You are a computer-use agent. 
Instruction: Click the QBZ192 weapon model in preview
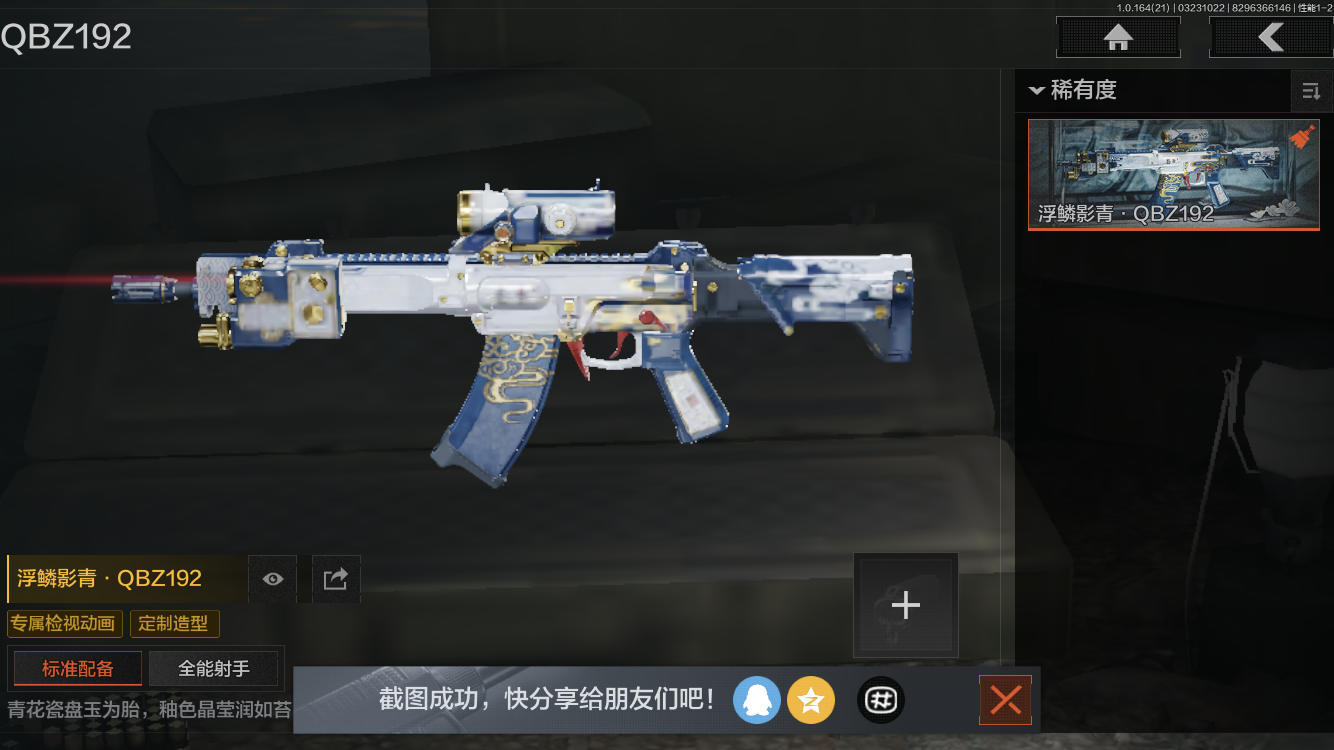(x=500, y=320)
